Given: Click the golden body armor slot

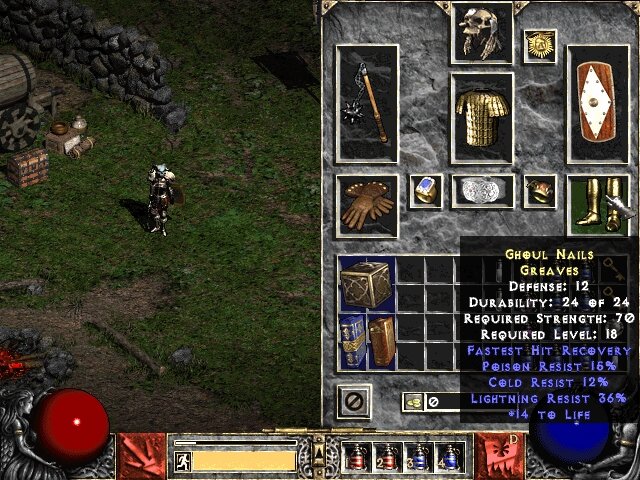Looking at the screenshot, I should point(482,117).
